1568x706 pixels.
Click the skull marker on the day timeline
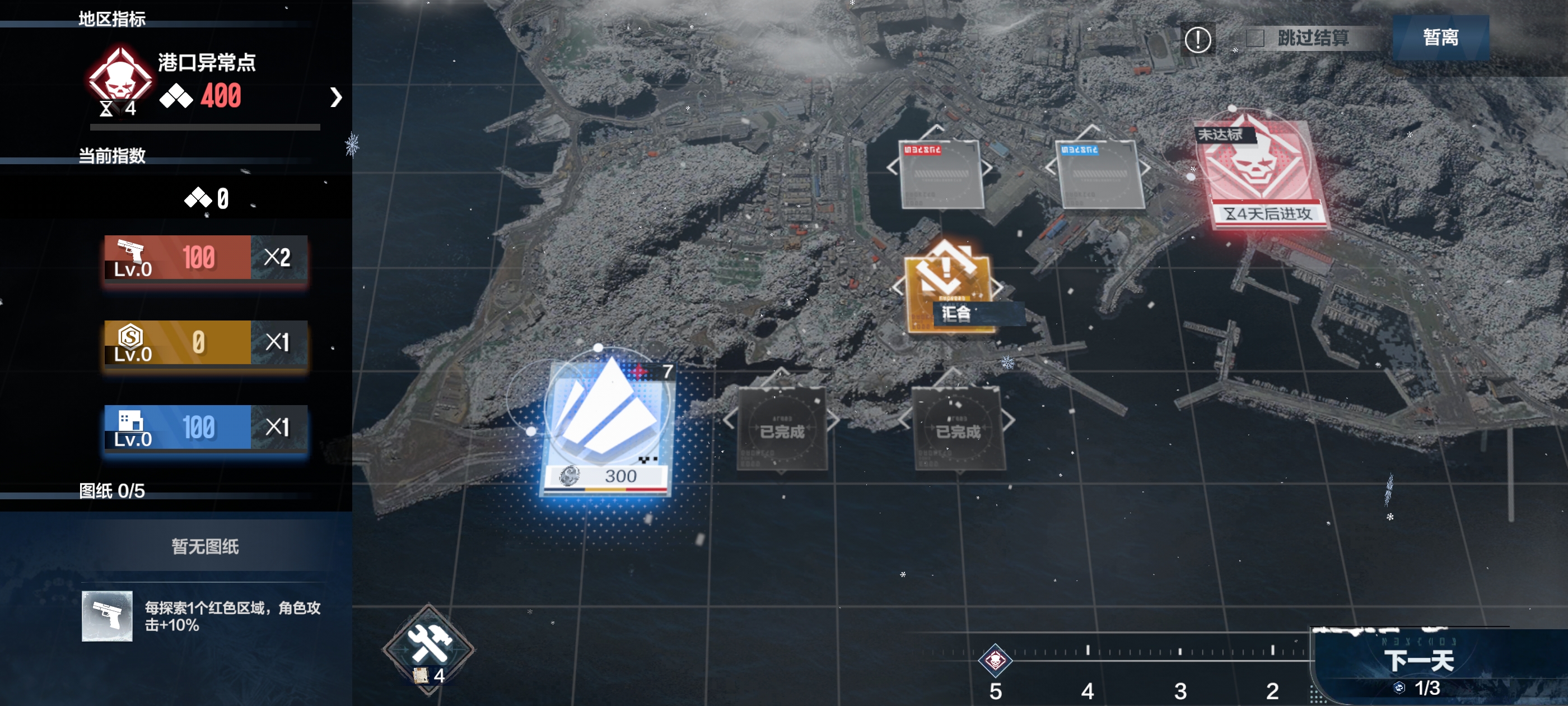995,659
